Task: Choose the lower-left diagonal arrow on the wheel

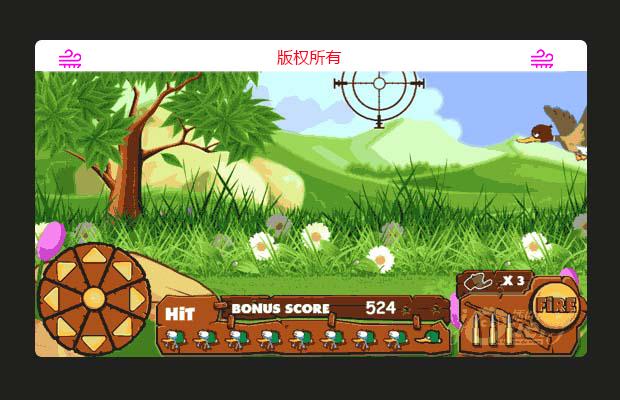Action: (x=64, y=327)
